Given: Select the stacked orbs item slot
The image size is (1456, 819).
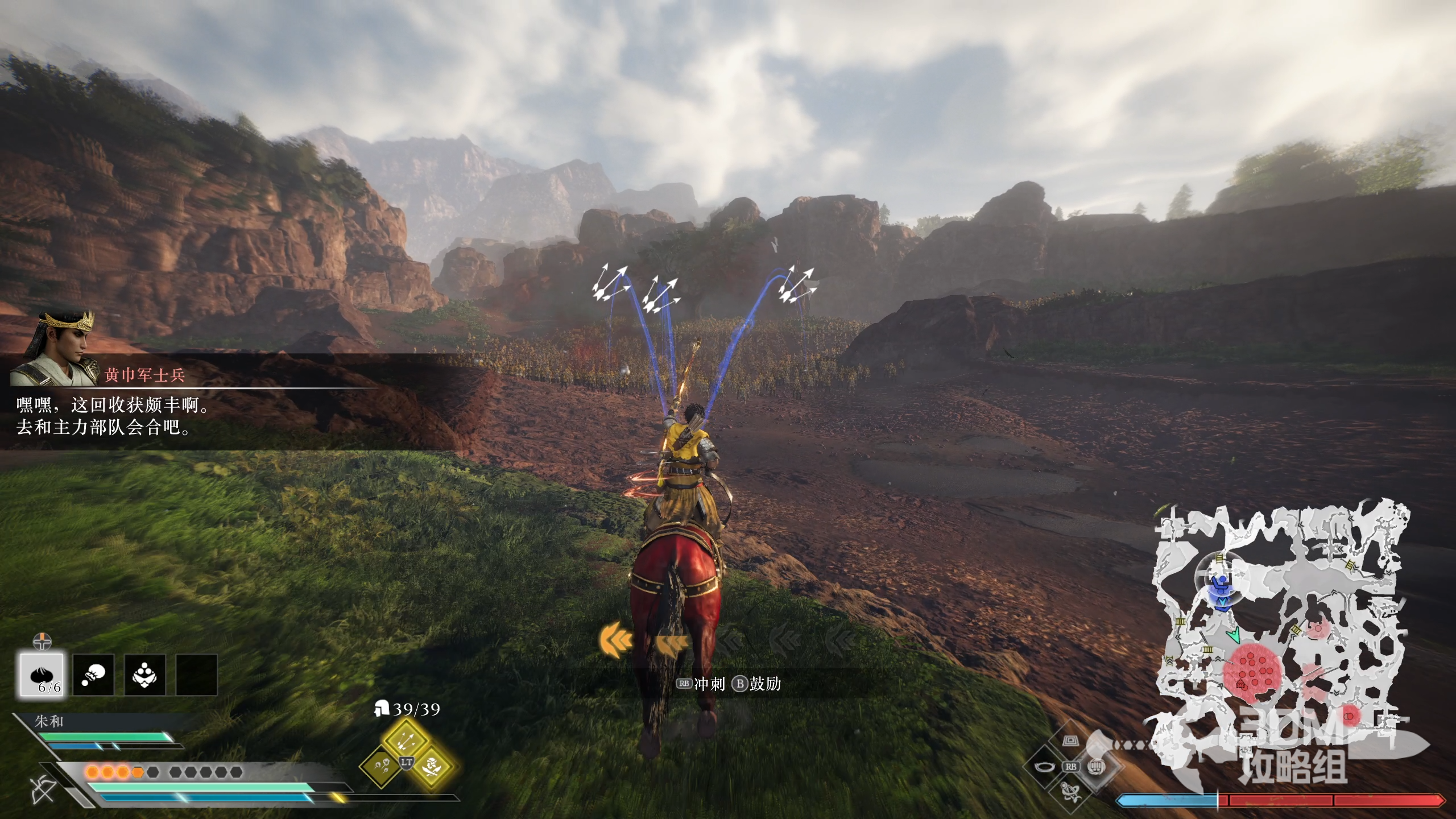Looking at the screenshot, I should tap(145, 675).
